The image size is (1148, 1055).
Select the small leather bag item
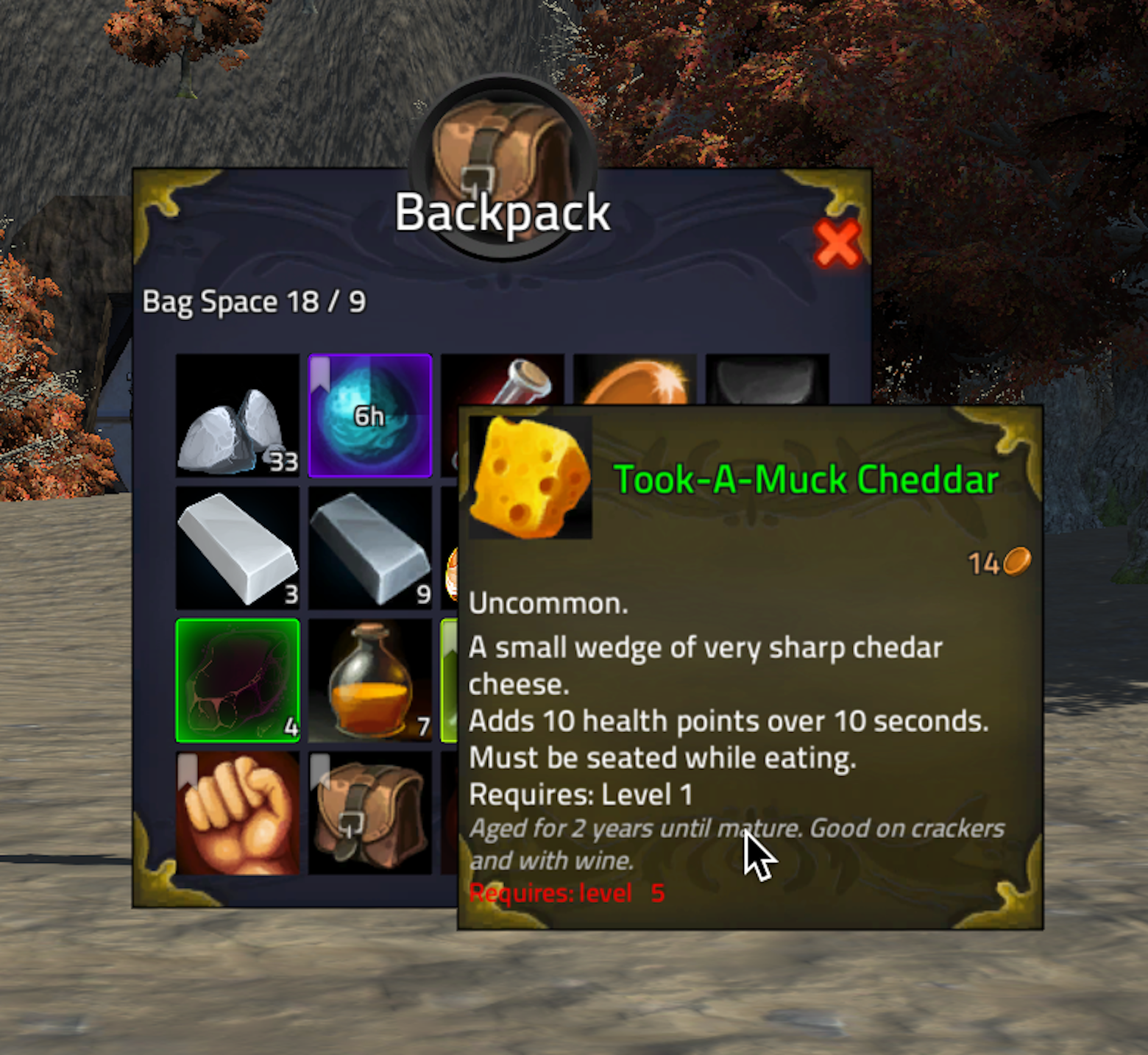pos(370,813)
